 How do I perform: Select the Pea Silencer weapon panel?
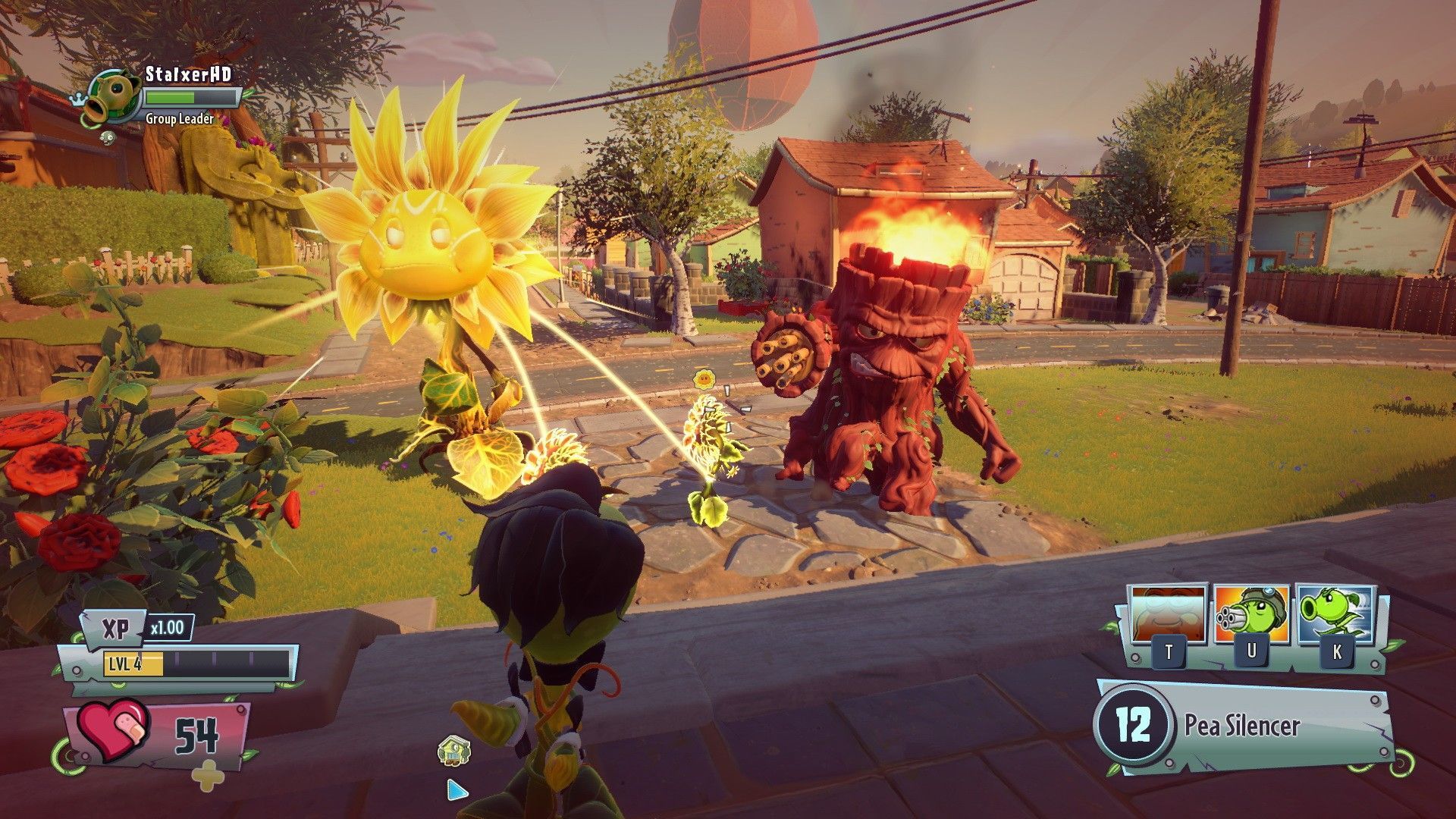(1245, 726)
